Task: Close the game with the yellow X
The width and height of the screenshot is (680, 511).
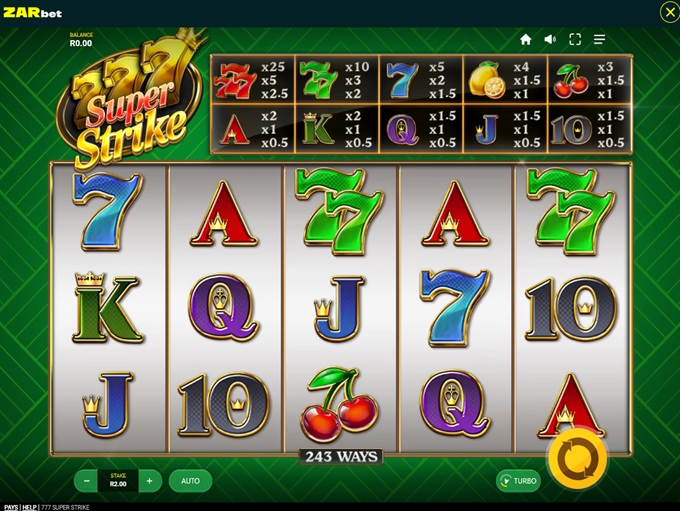Action: tap(669, 11)
